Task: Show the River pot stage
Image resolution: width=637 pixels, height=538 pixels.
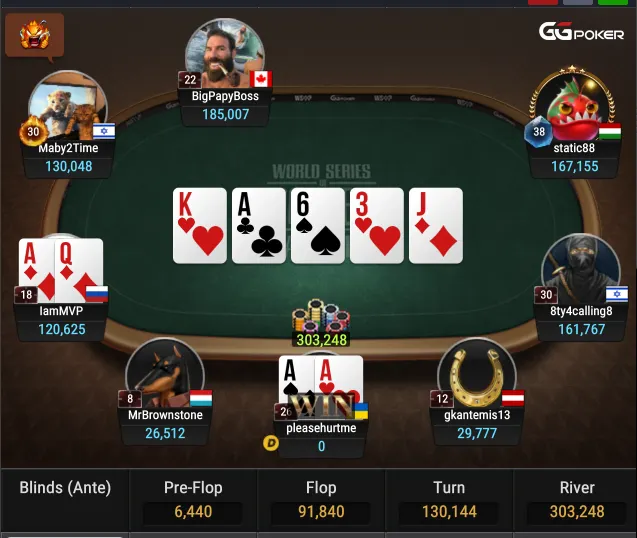Action: coord(577,500)
